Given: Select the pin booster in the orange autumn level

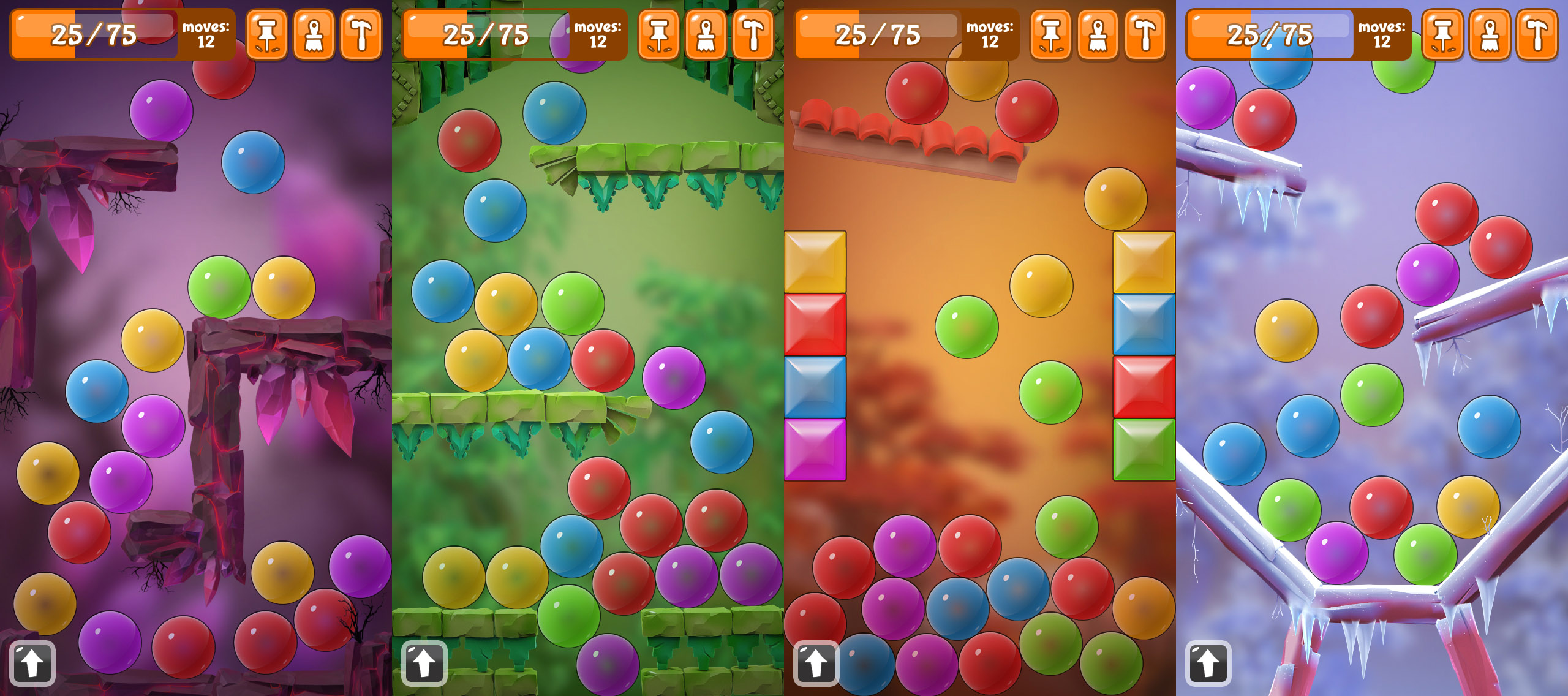Looking at the screenshot, I should pyautogui.click(x=1050, y=35).
